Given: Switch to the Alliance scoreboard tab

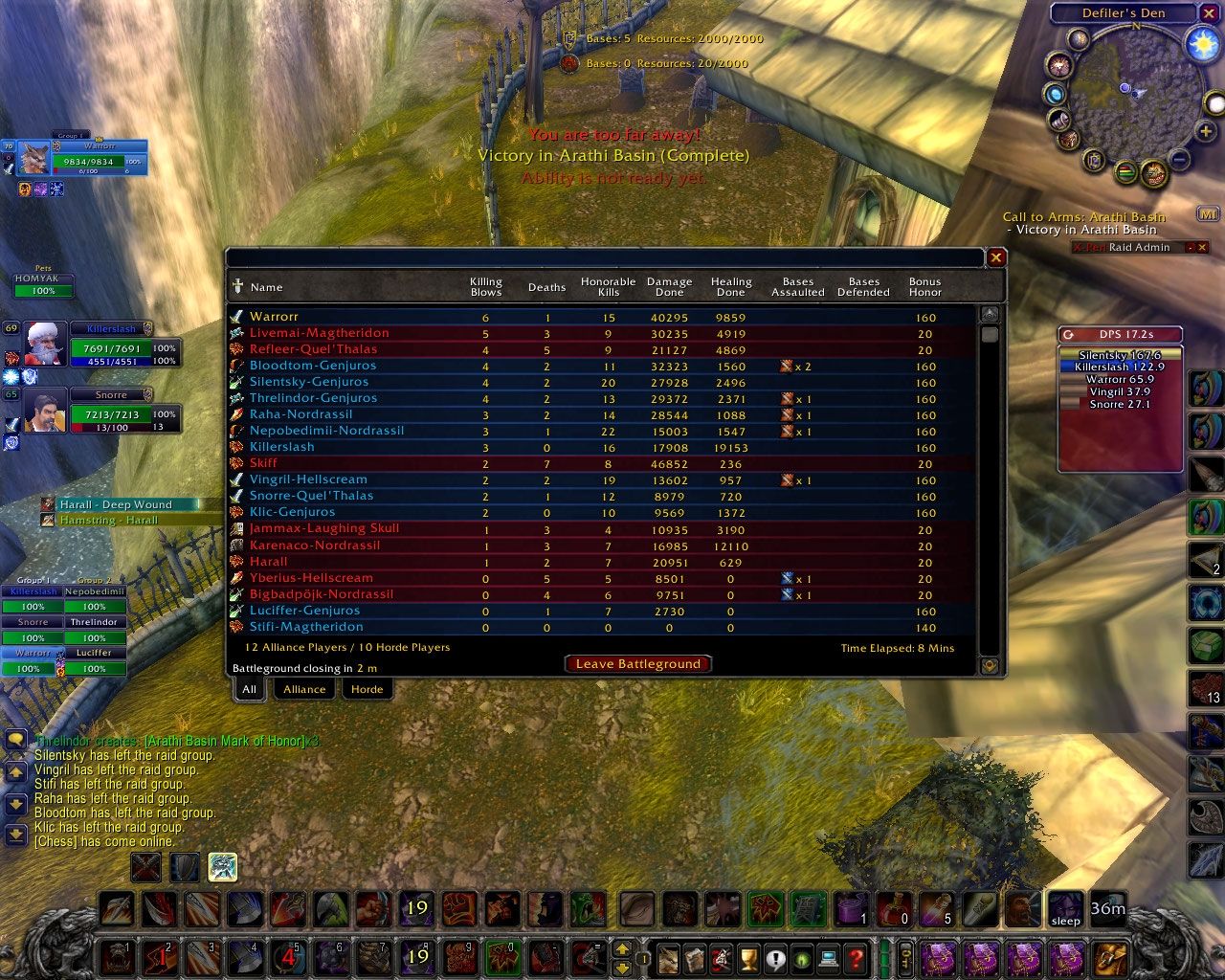Looking at the screenshot, I should click(x=304, y=689).
